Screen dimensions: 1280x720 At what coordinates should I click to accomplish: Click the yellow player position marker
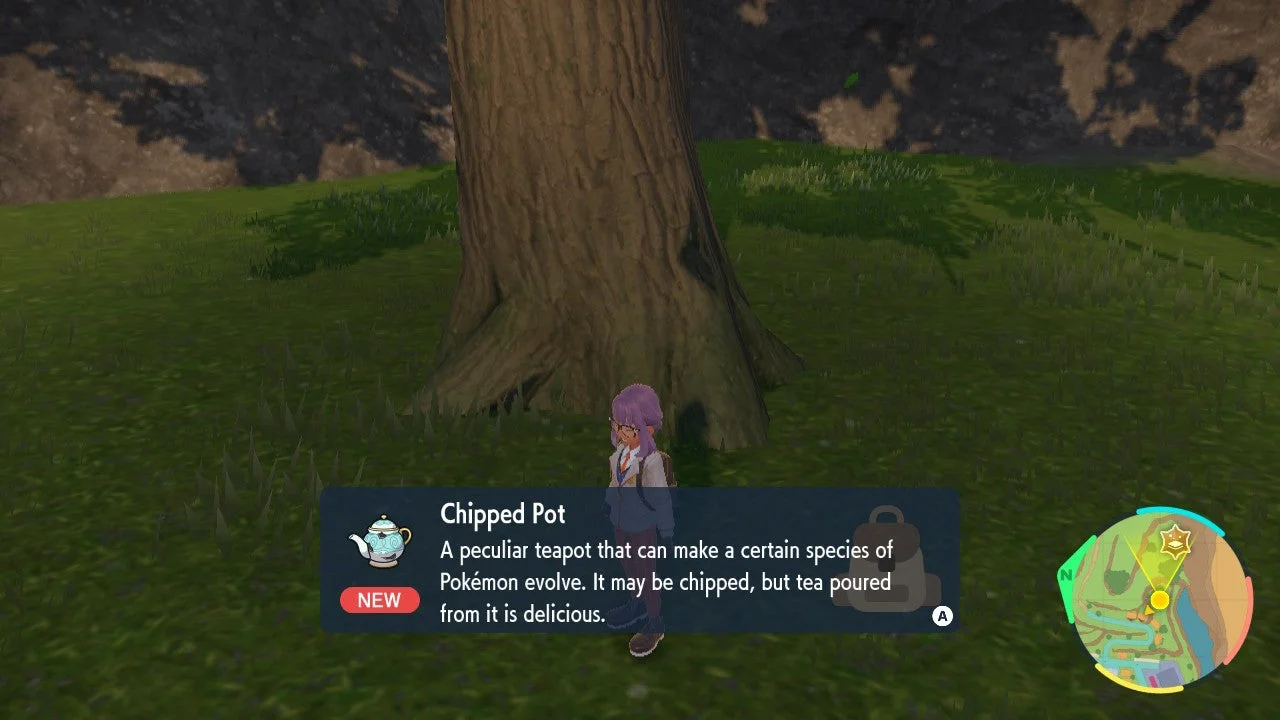[1159, 598]
